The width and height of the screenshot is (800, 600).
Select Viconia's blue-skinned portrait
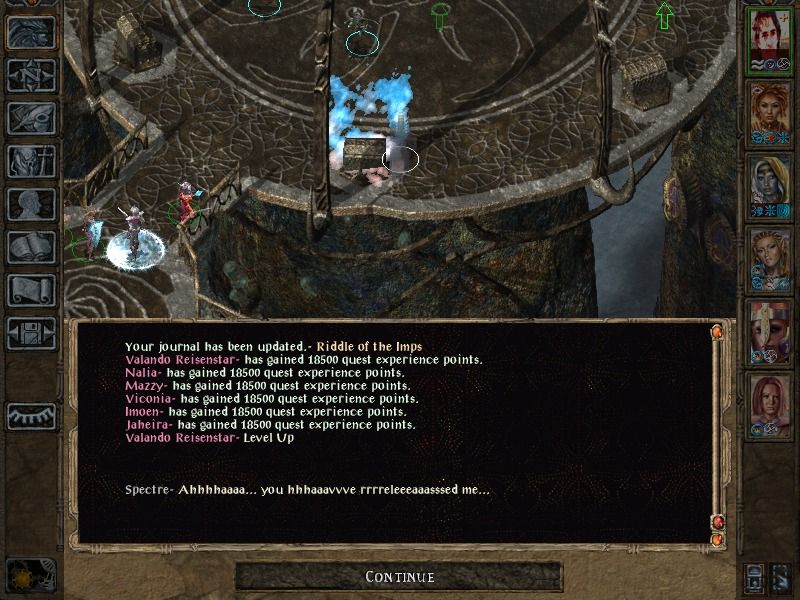coord(769,186)
